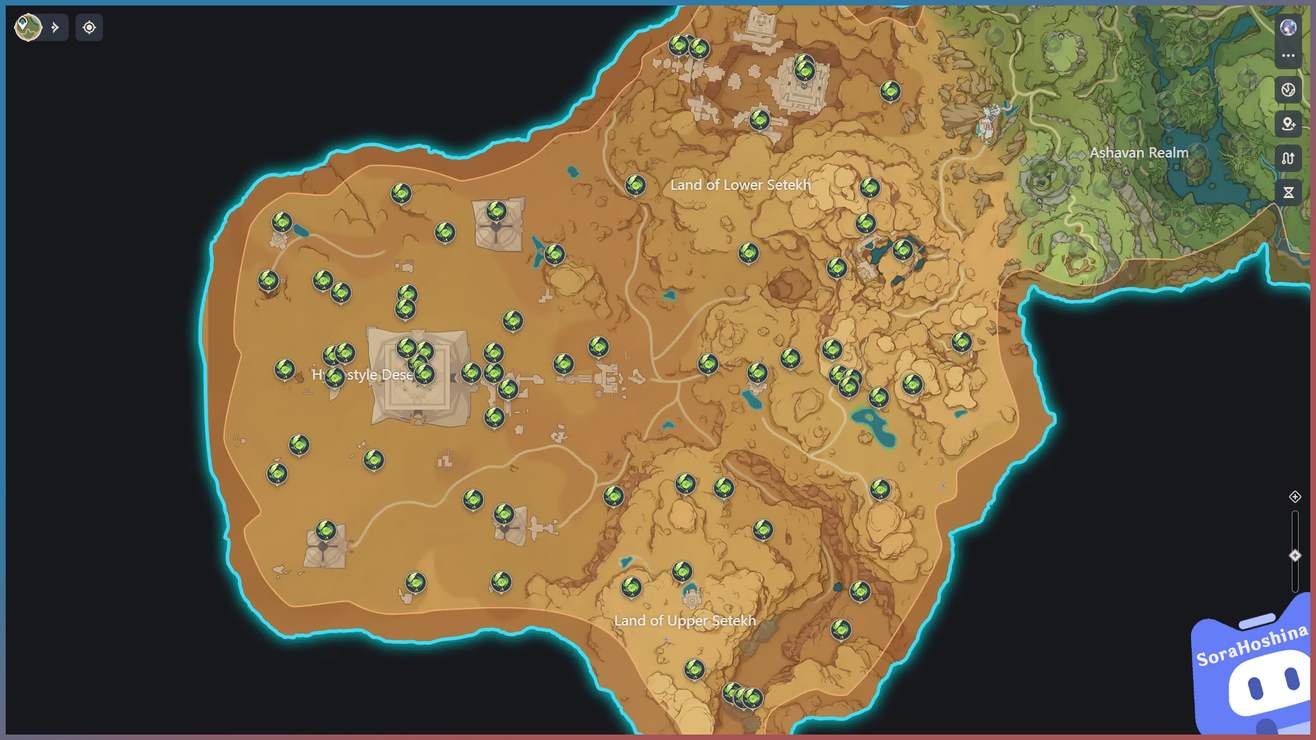
Task: Expand the collapsed sidebar using the chevron icon
Action: pyautogui.click(x=56, y=27)
